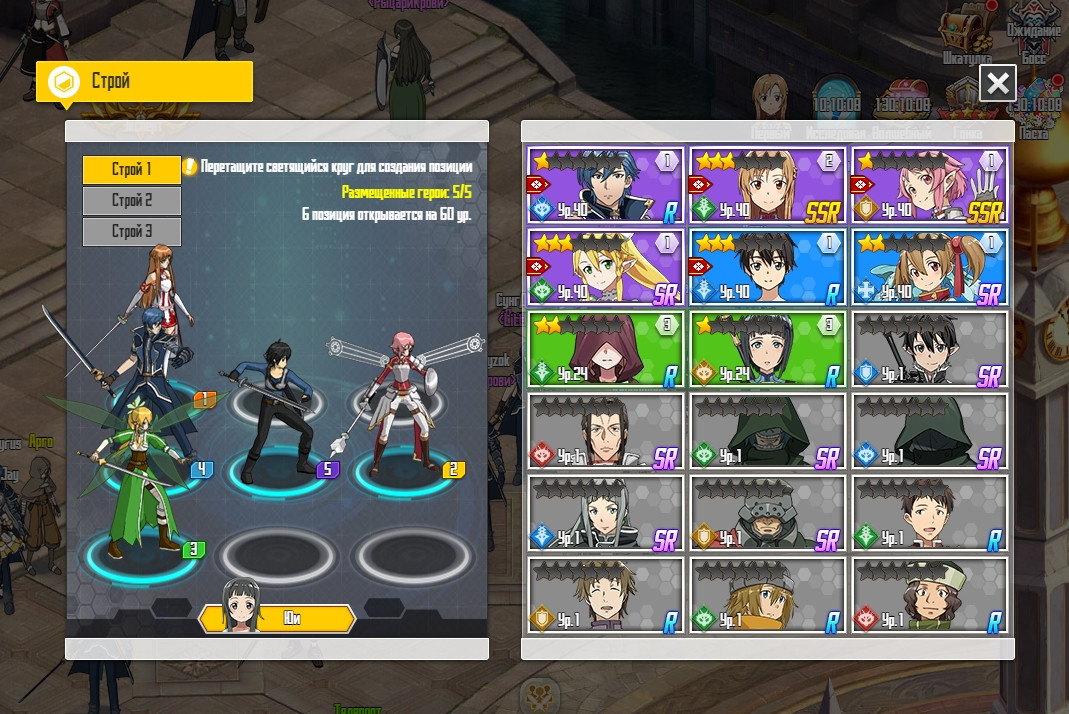Select the pink-haired SSR hero card
Viewport: 1069px width, 714px height.
coord(929,185)
